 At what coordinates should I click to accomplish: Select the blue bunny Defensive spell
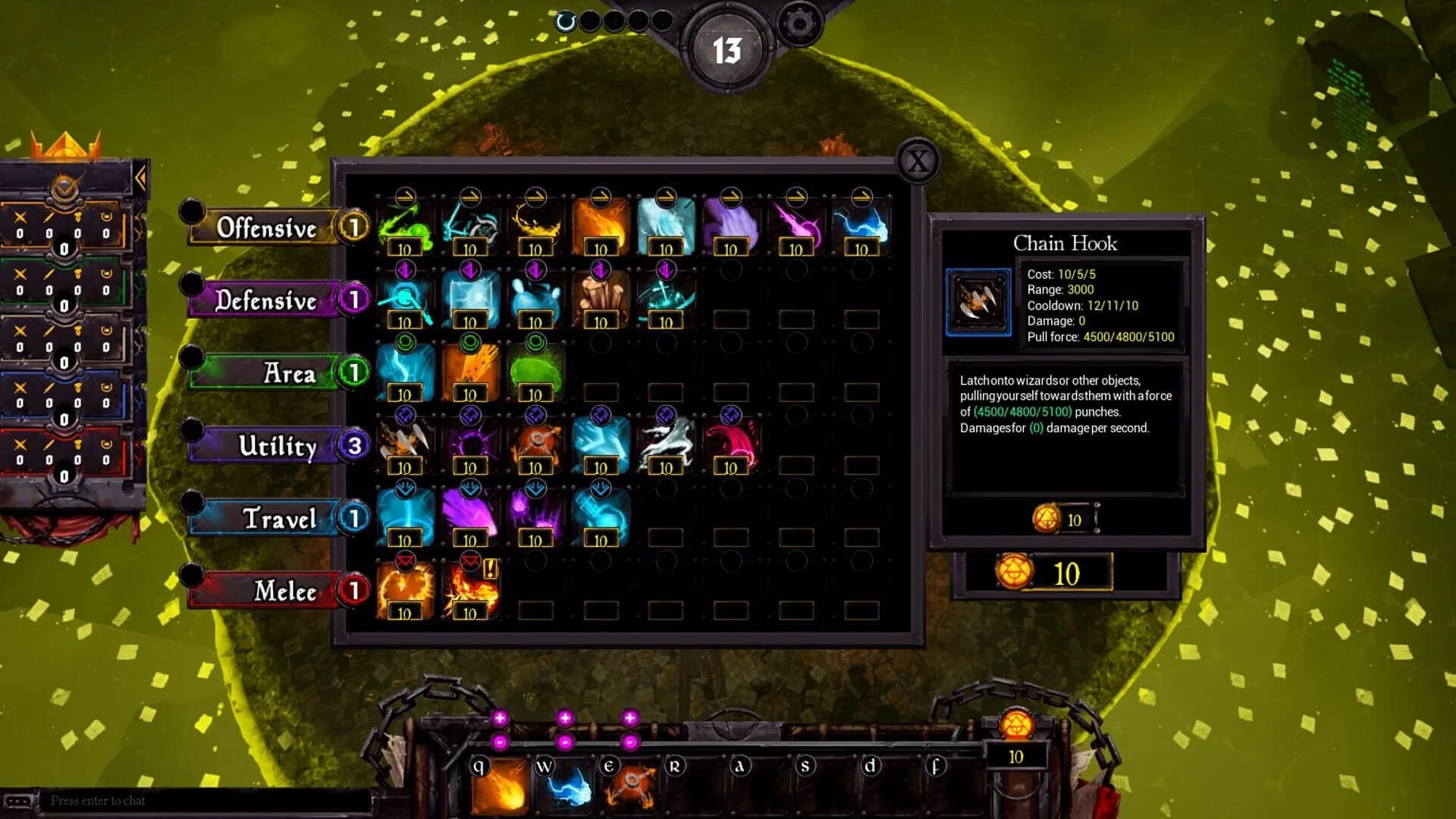click(x=535, y=296)
